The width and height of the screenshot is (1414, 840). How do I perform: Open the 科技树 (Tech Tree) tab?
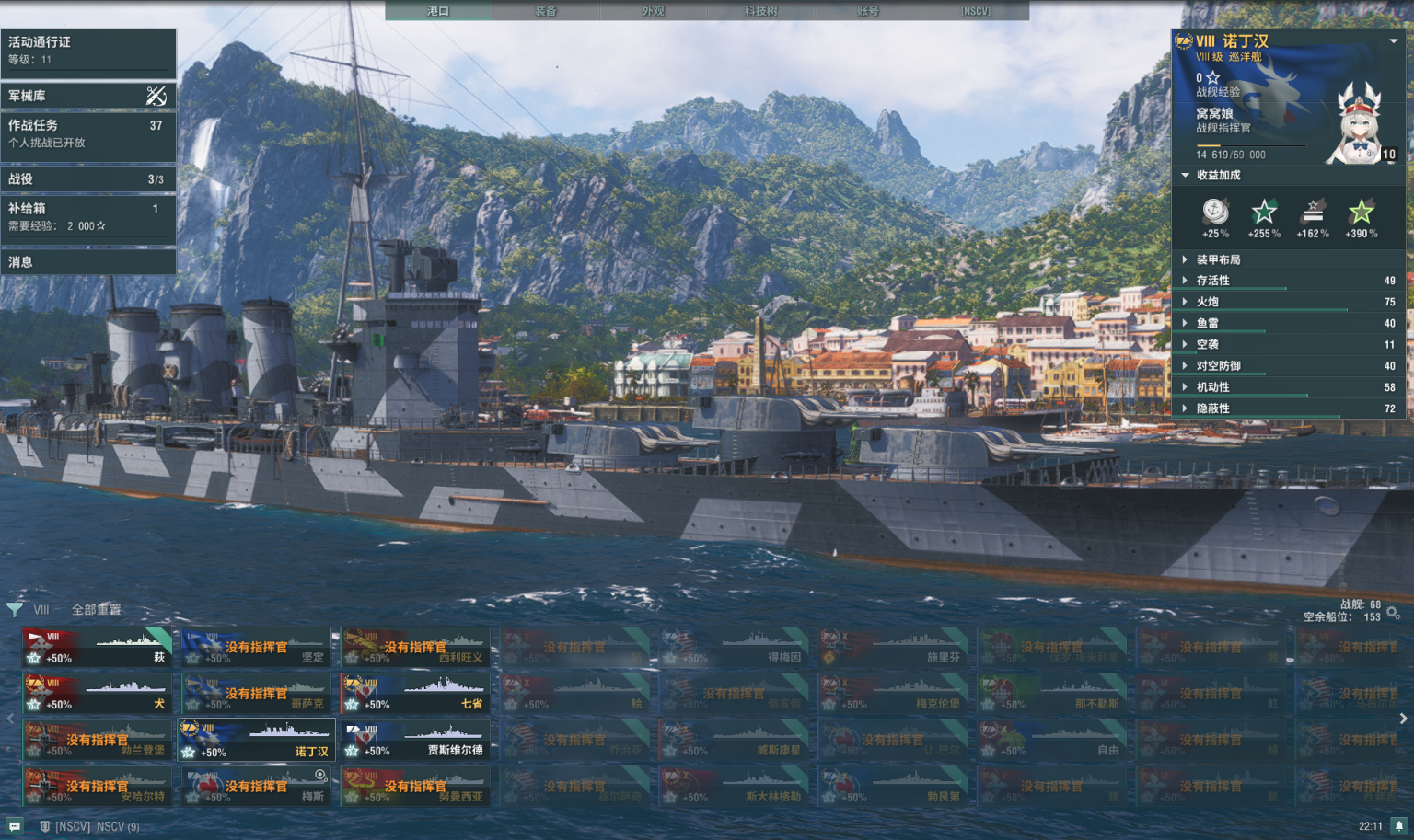pyautogui.click(x=760, y=11)
